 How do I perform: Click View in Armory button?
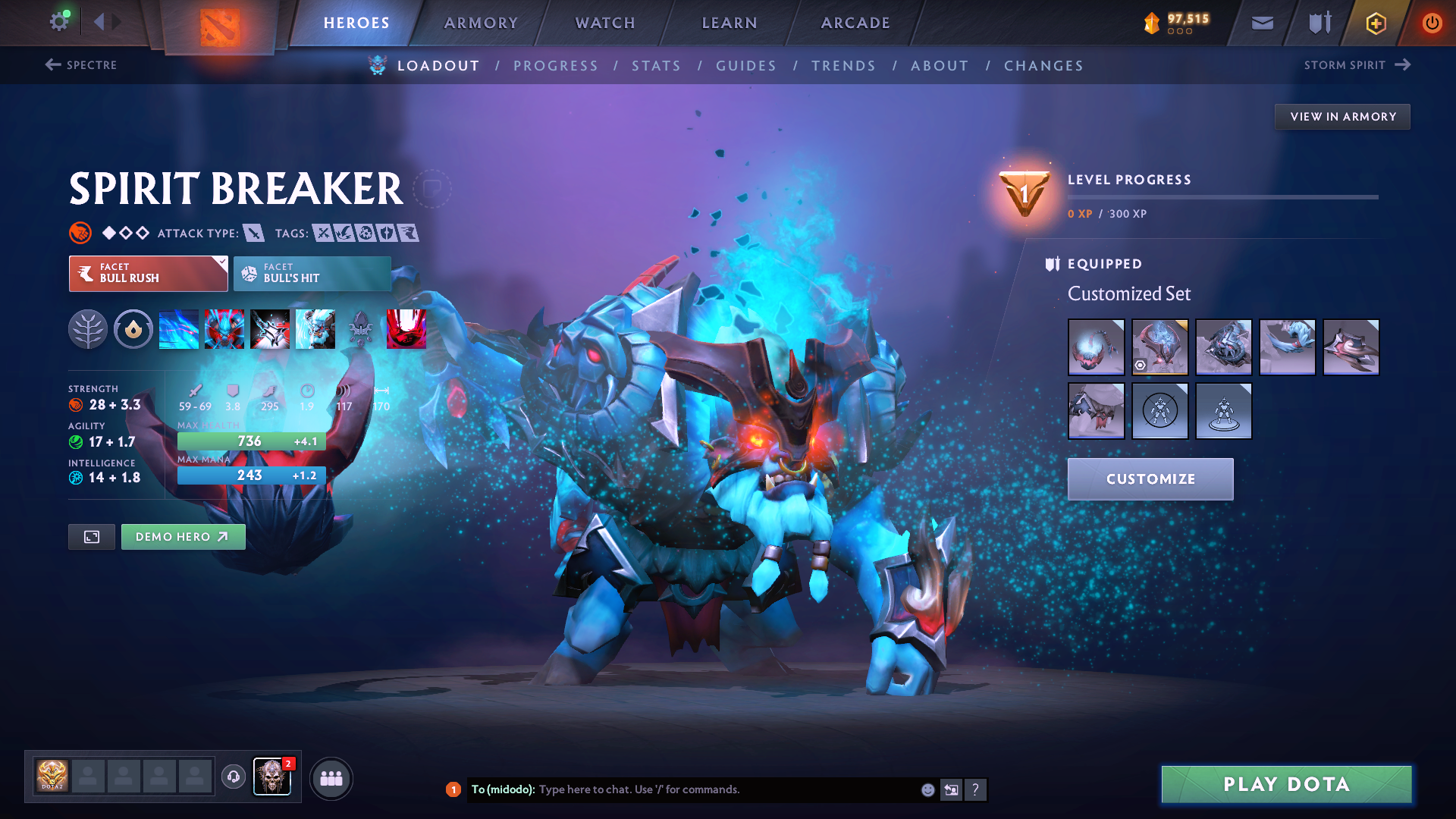pos(1342,117)
